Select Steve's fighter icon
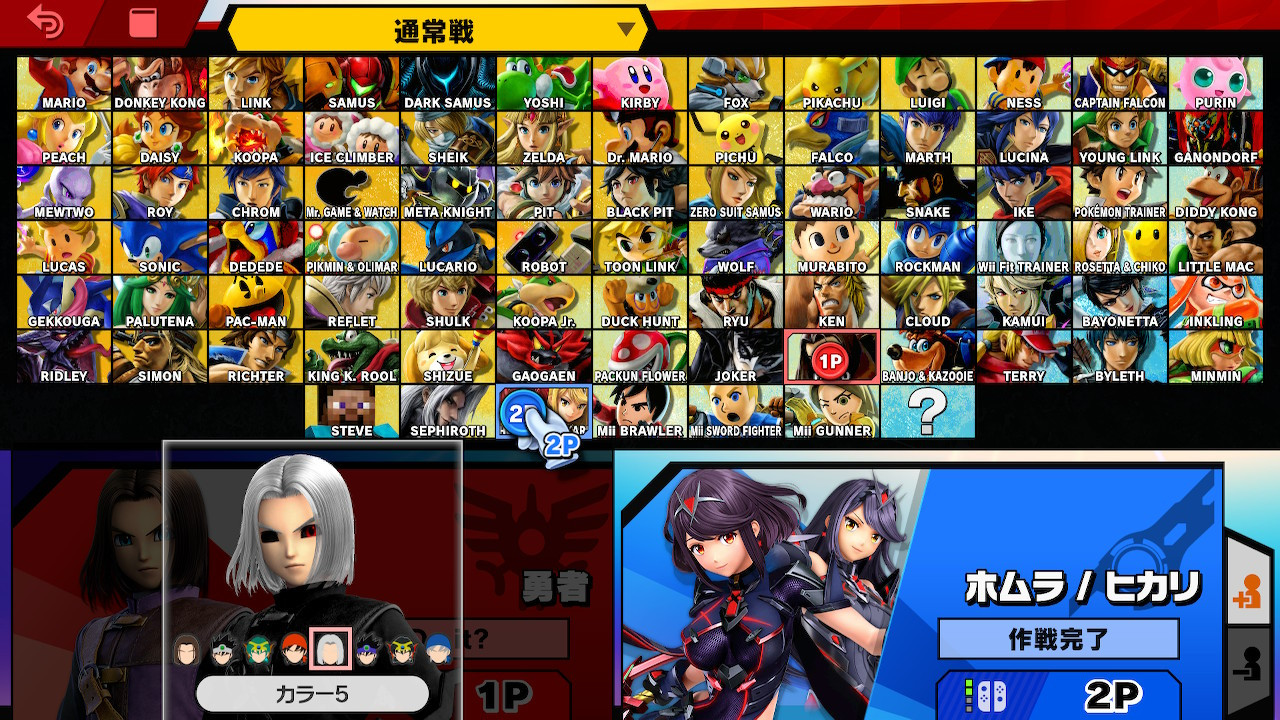Screen dimensions: 1280x720 coord(351,410)
